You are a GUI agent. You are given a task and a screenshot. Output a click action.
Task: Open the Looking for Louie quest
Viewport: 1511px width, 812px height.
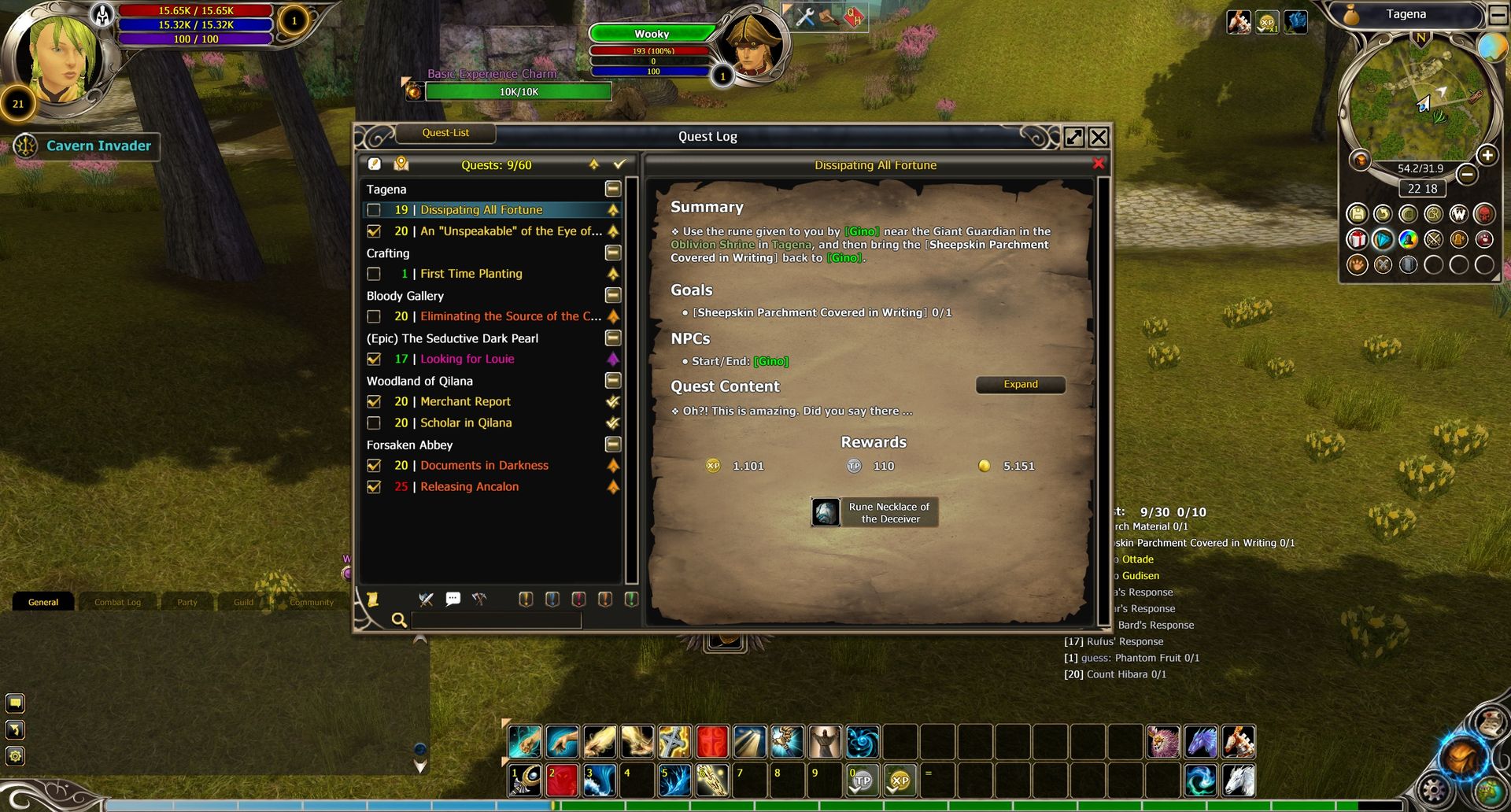(467, 359)
